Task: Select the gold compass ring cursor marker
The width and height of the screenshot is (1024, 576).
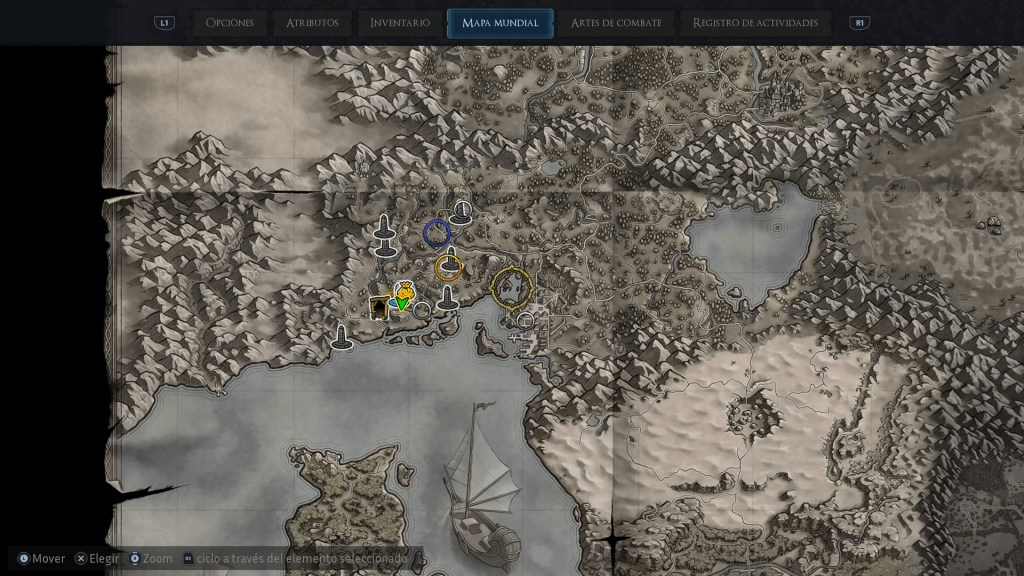Action: [x=513, y=288]
